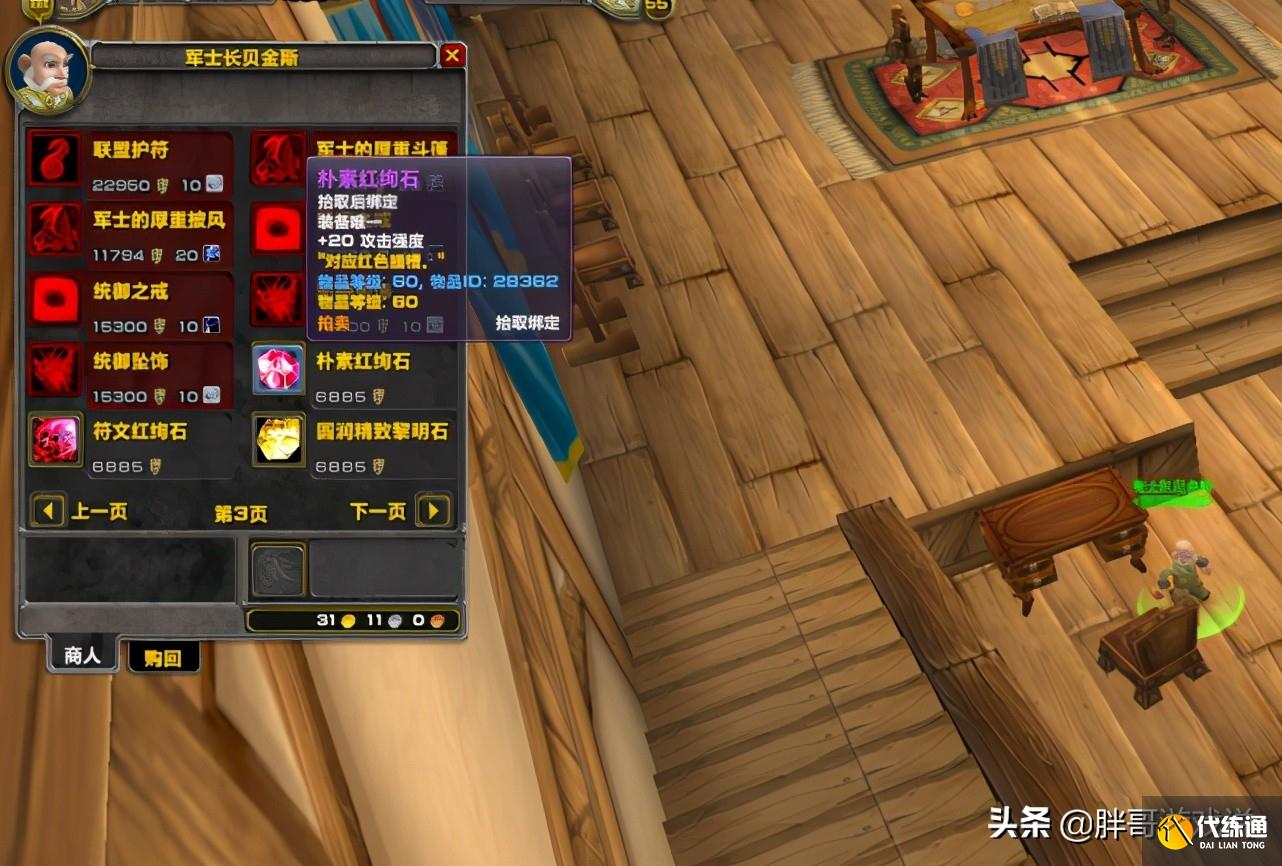Switch to the 购回 buyback tab
1282x866 pixels.
[163, 658]
